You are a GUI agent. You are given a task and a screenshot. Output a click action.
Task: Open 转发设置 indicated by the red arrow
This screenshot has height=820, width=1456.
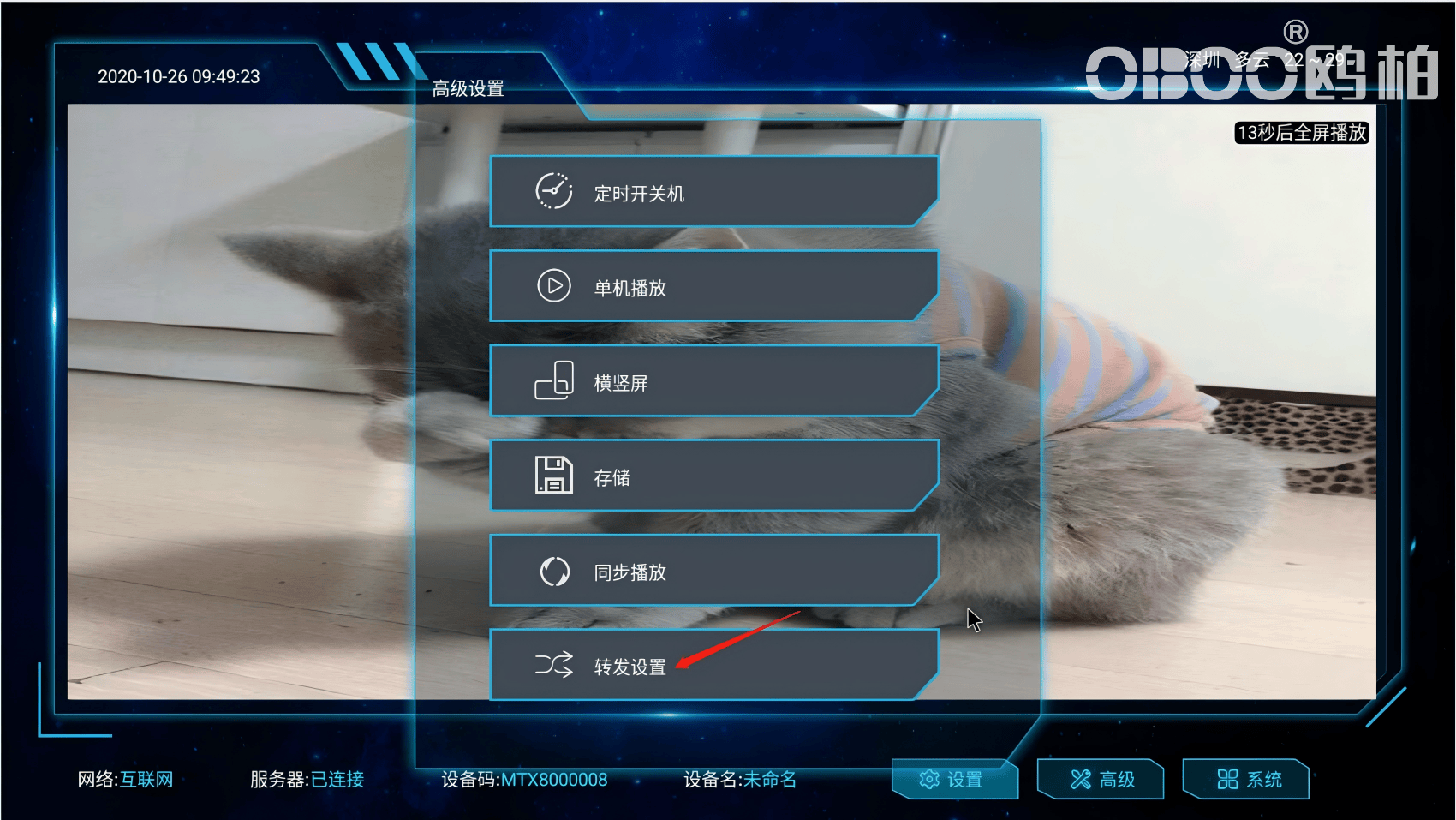[x=713, y=665]
